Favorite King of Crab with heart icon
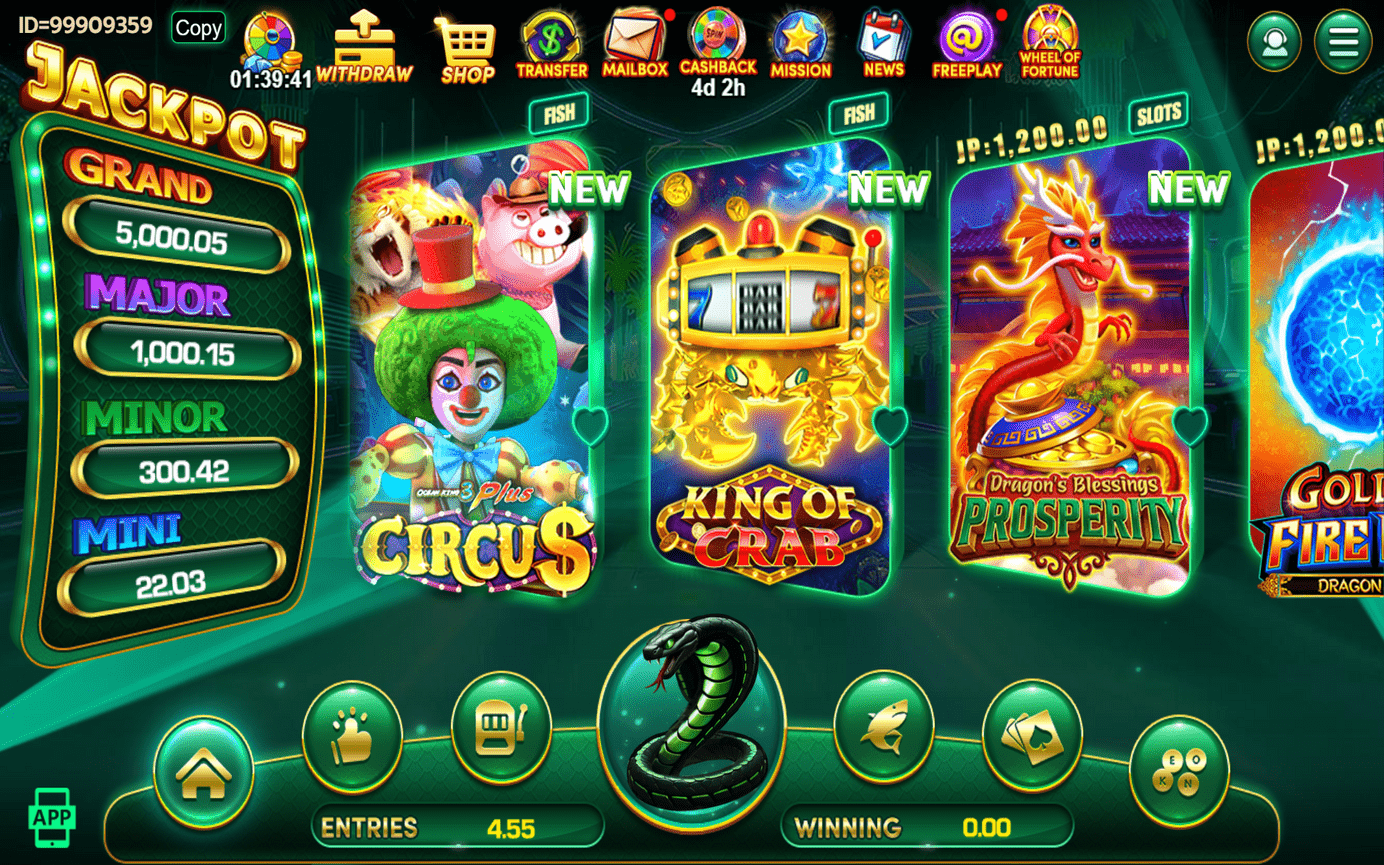This screenshot has height=865, width=1384. 889,426
